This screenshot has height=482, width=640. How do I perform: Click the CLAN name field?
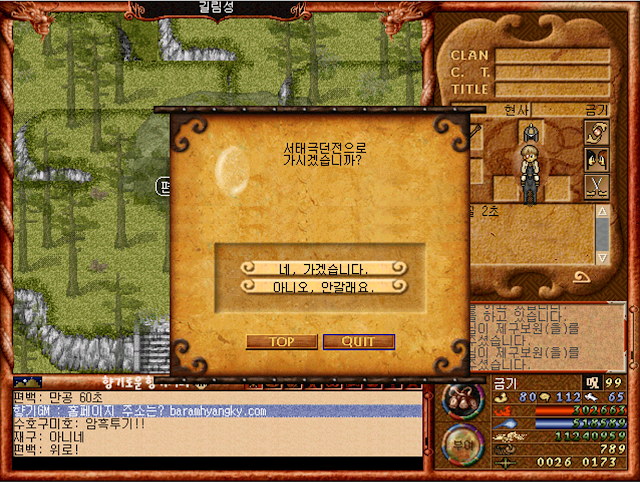pos(553,56)
